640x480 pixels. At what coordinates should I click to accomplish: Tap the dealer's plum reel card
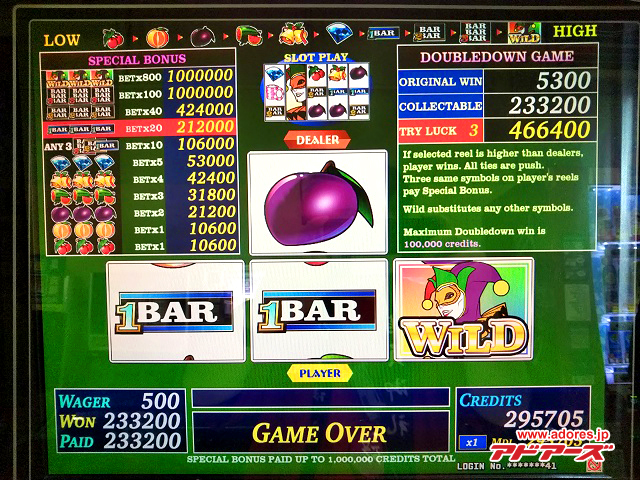317,201
